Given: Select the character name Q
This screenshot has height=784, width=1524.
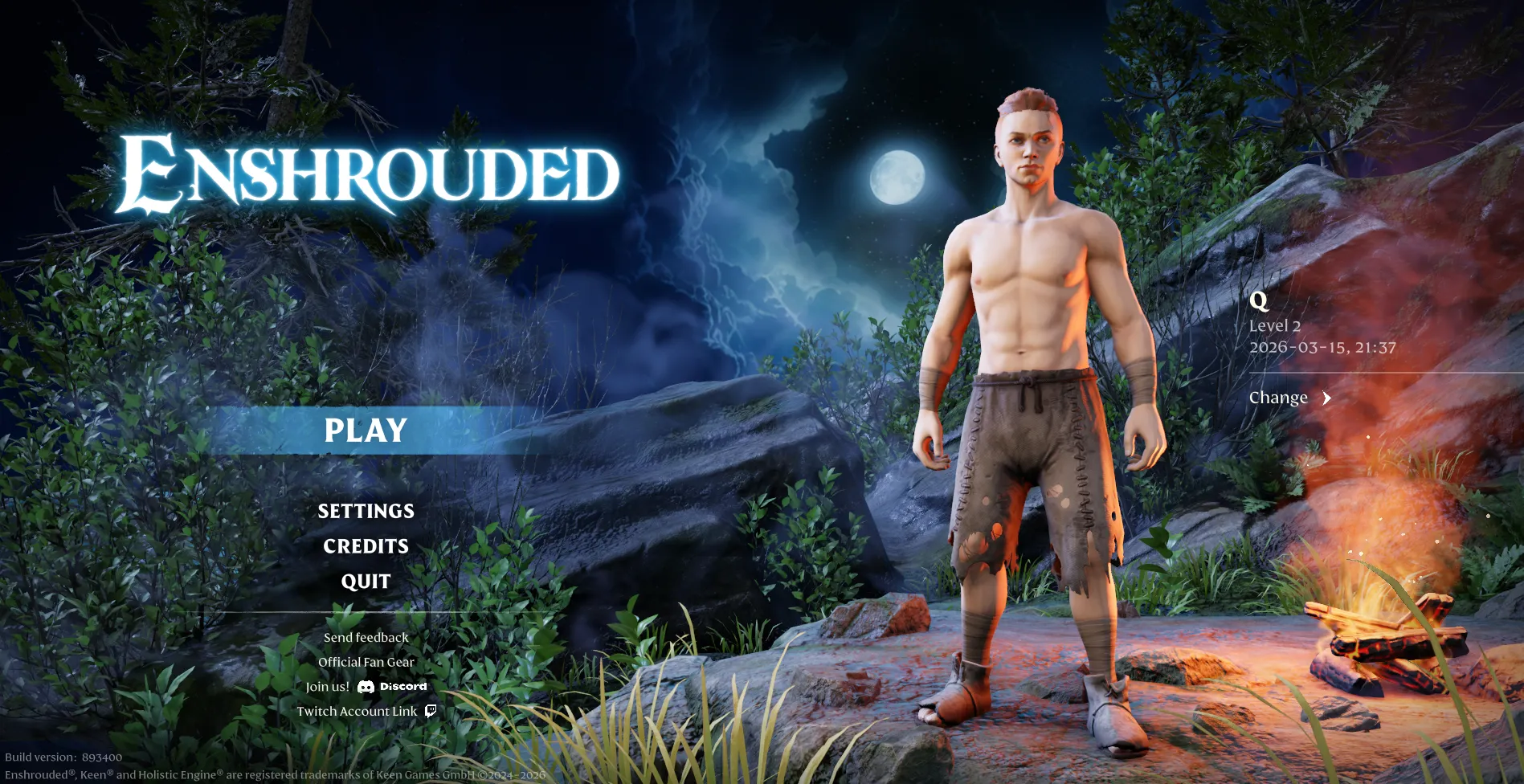Looking at the screenshot, I should coord(1260,302).
